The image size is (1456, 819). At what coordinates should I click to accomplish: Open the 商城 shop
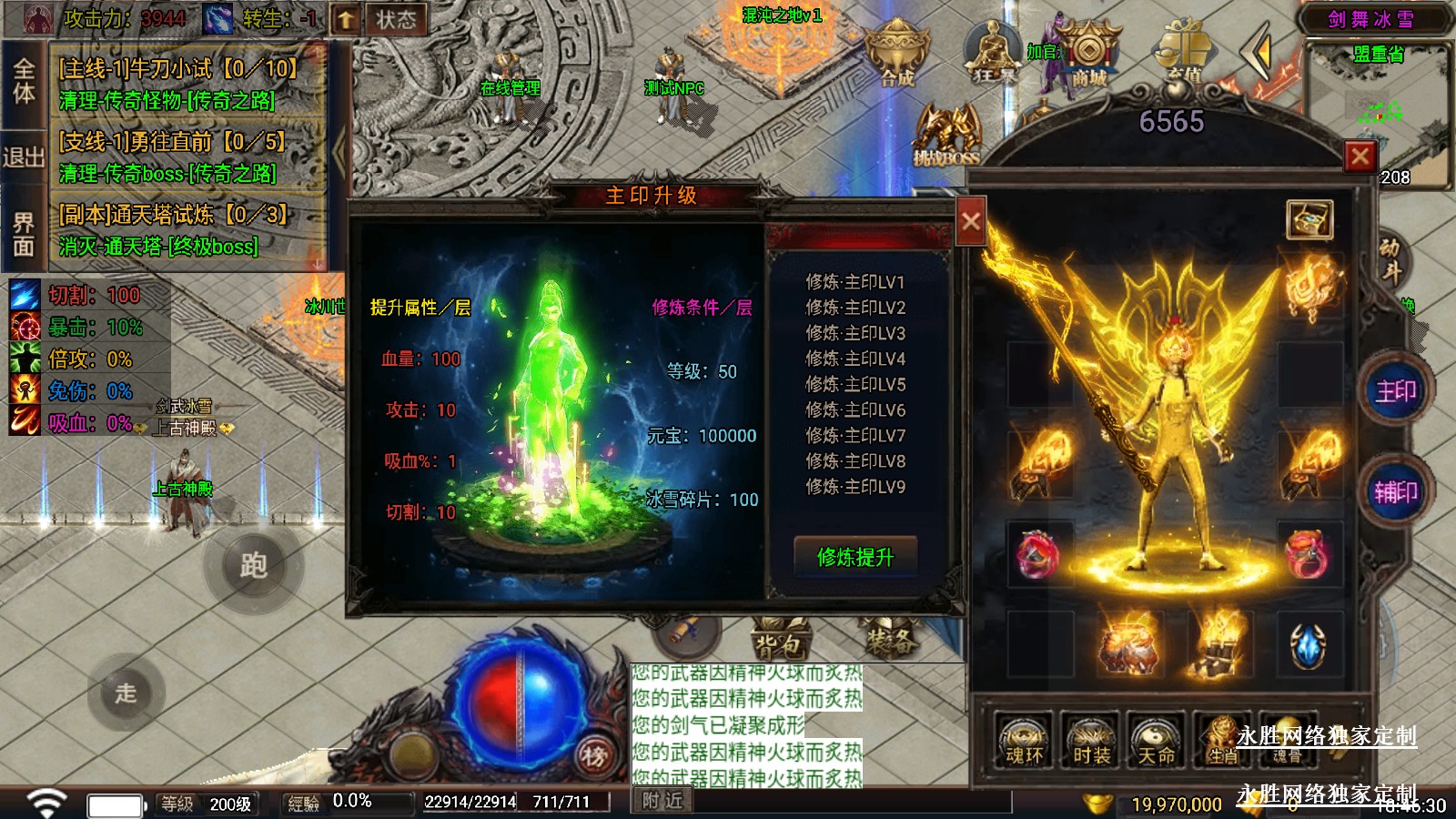[1088, 57]
